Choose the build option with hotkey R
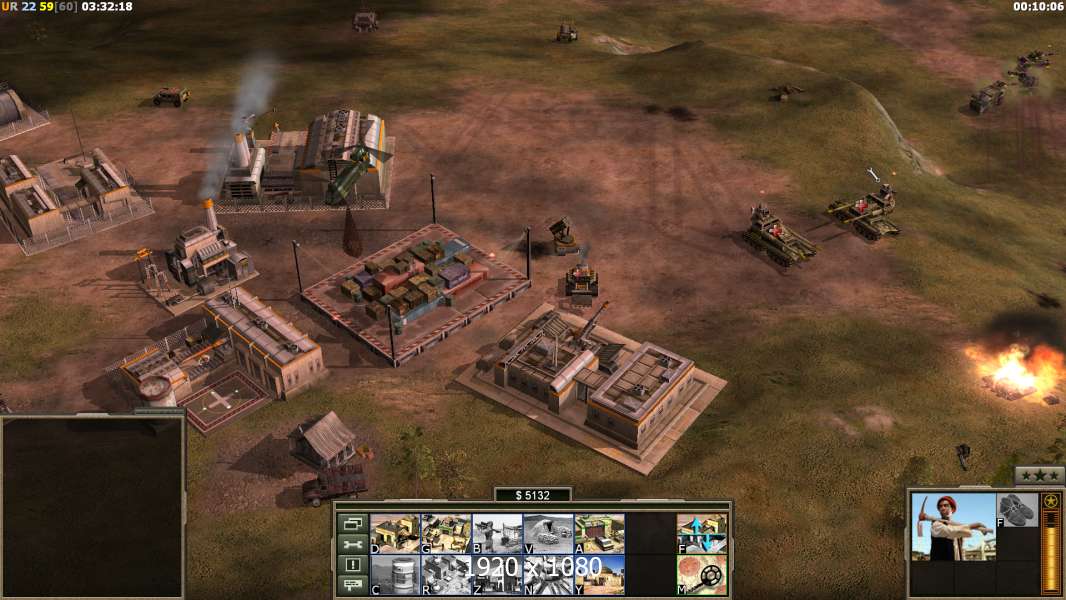The image size is (1066, 600). coord(446,575)
